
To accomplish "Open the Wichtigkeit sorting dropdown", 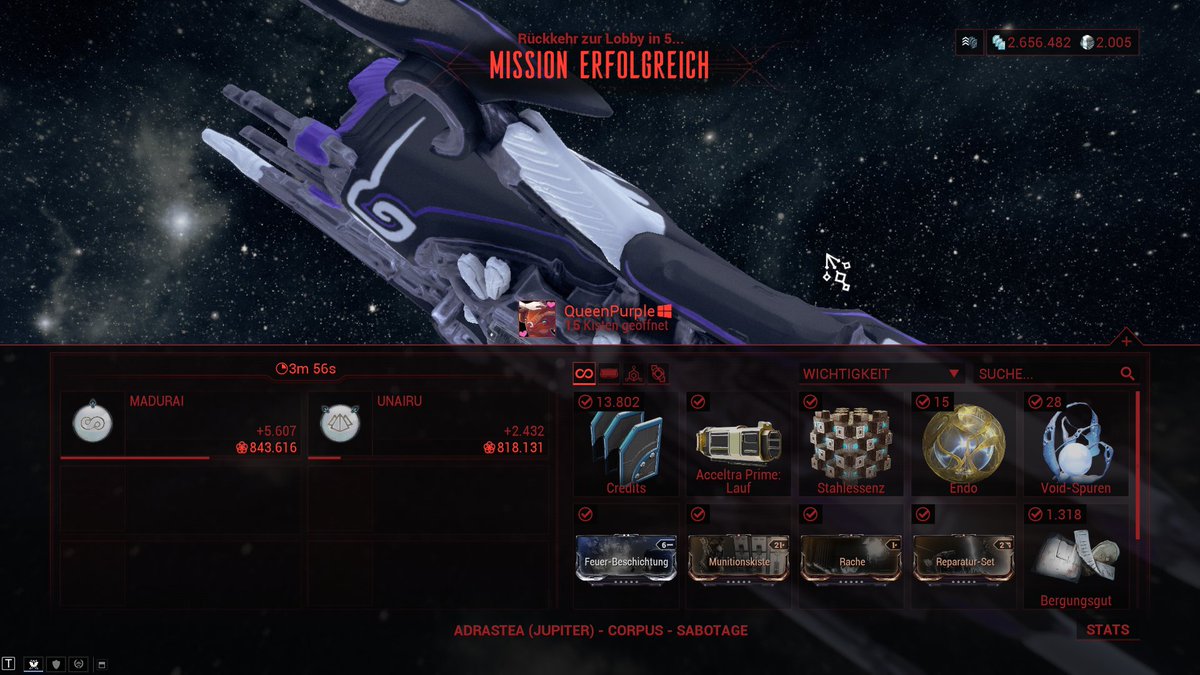I will pyautogui.click(x=881, y=374).
